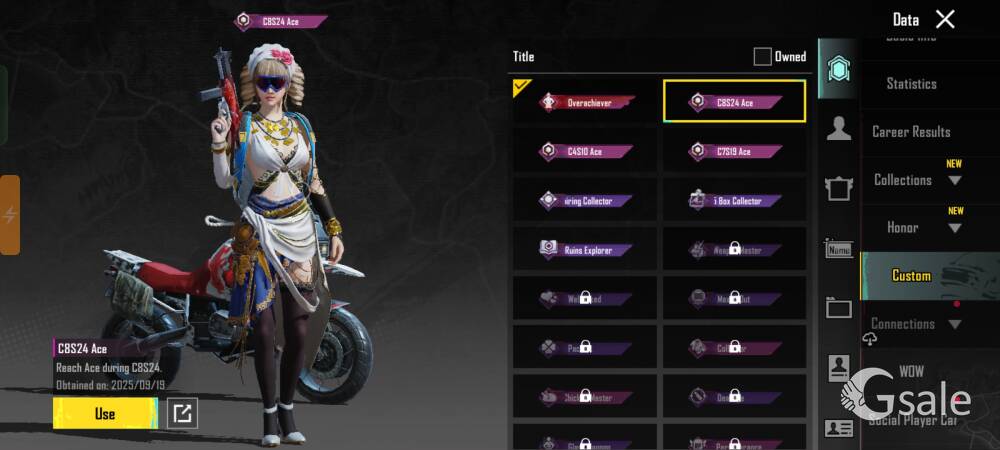The image size is (1000, 450).
Task: Choose the C4S10 Ace title
Action: 586,151
